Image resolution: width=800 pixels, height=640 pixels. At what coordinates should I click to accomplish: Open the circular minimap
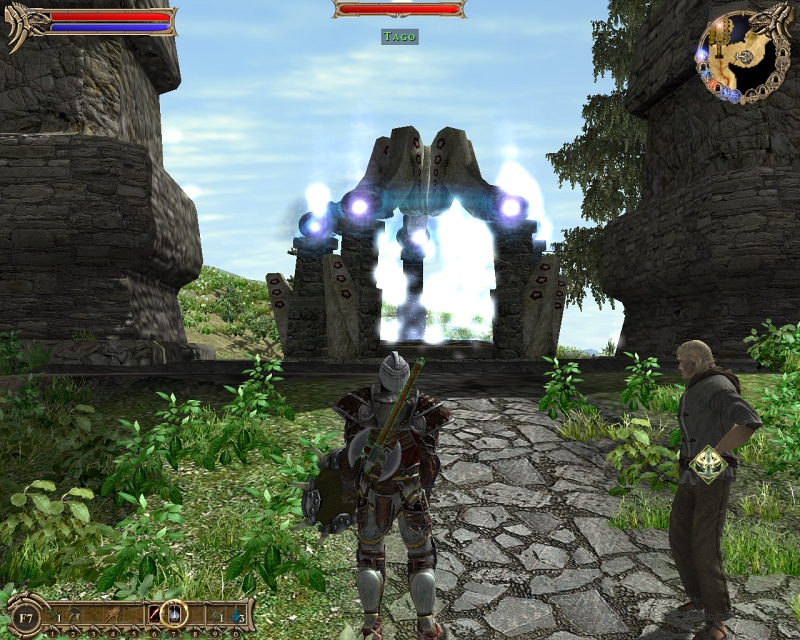(x=744, y=55)
